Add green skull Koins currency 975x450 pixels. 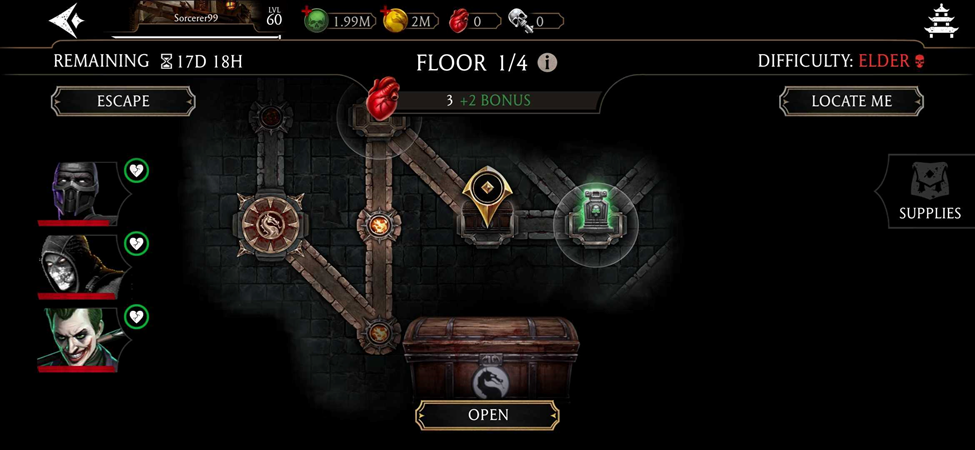[x=317, y=19]
